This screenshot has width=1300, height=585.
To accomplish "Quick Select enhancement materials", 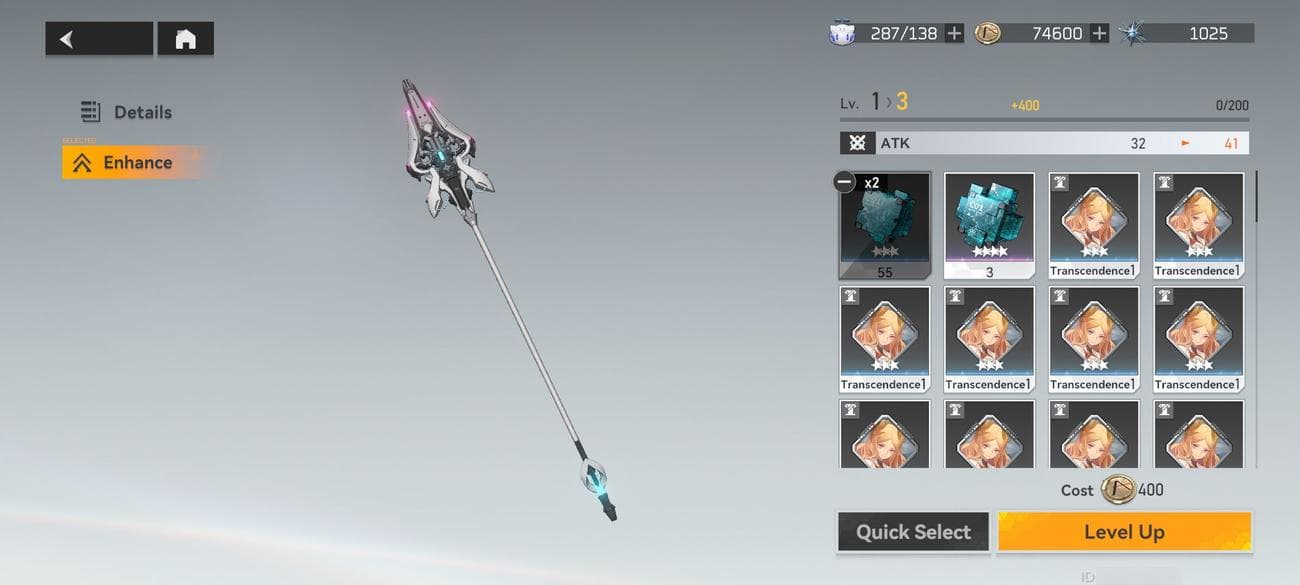I will pyautogui.click(x=912, y=532).
